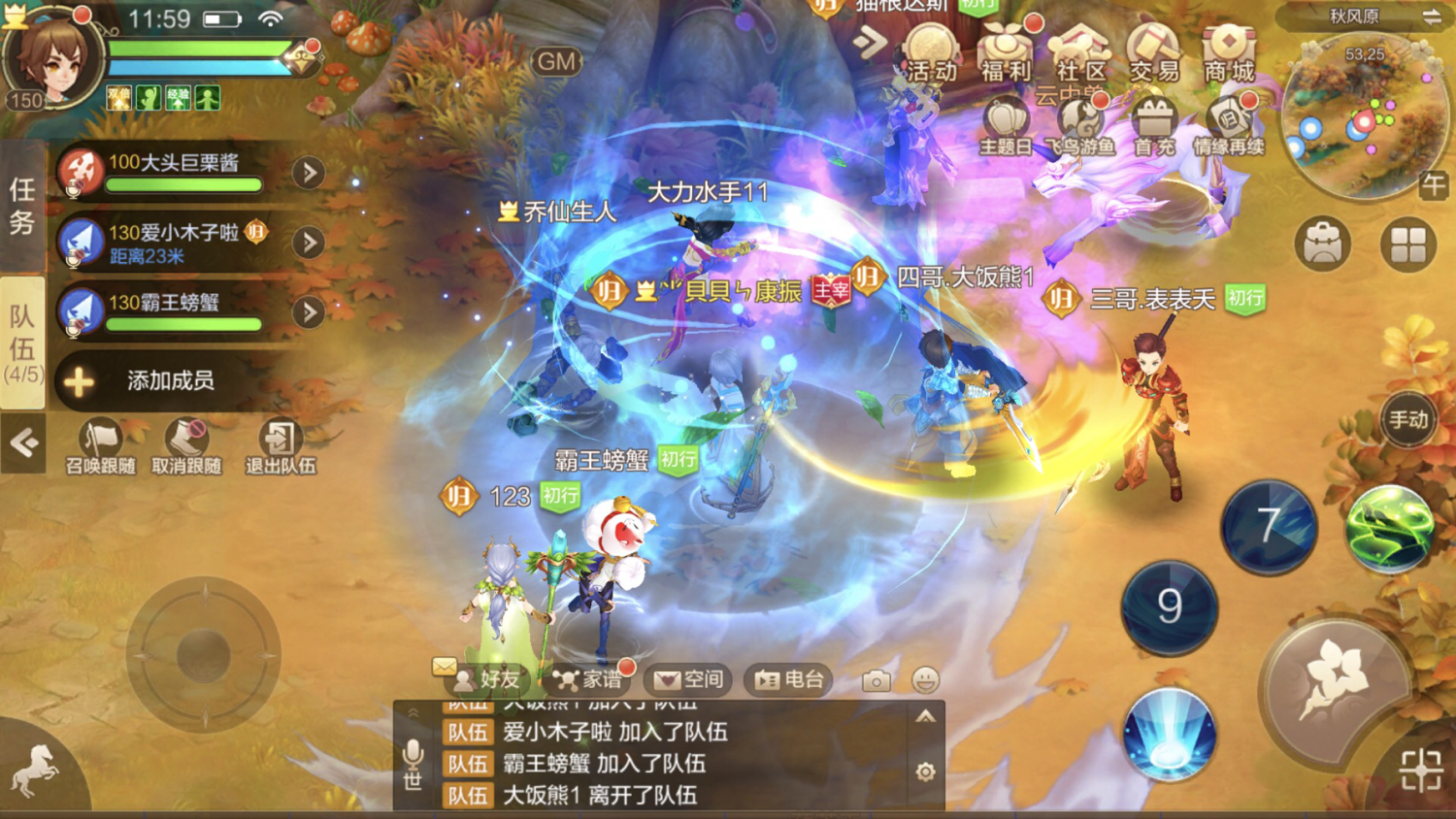The width and height of the screenshot is (1456, 819).
Task: Open the 电台 radio panel
Action: [789, 679]
